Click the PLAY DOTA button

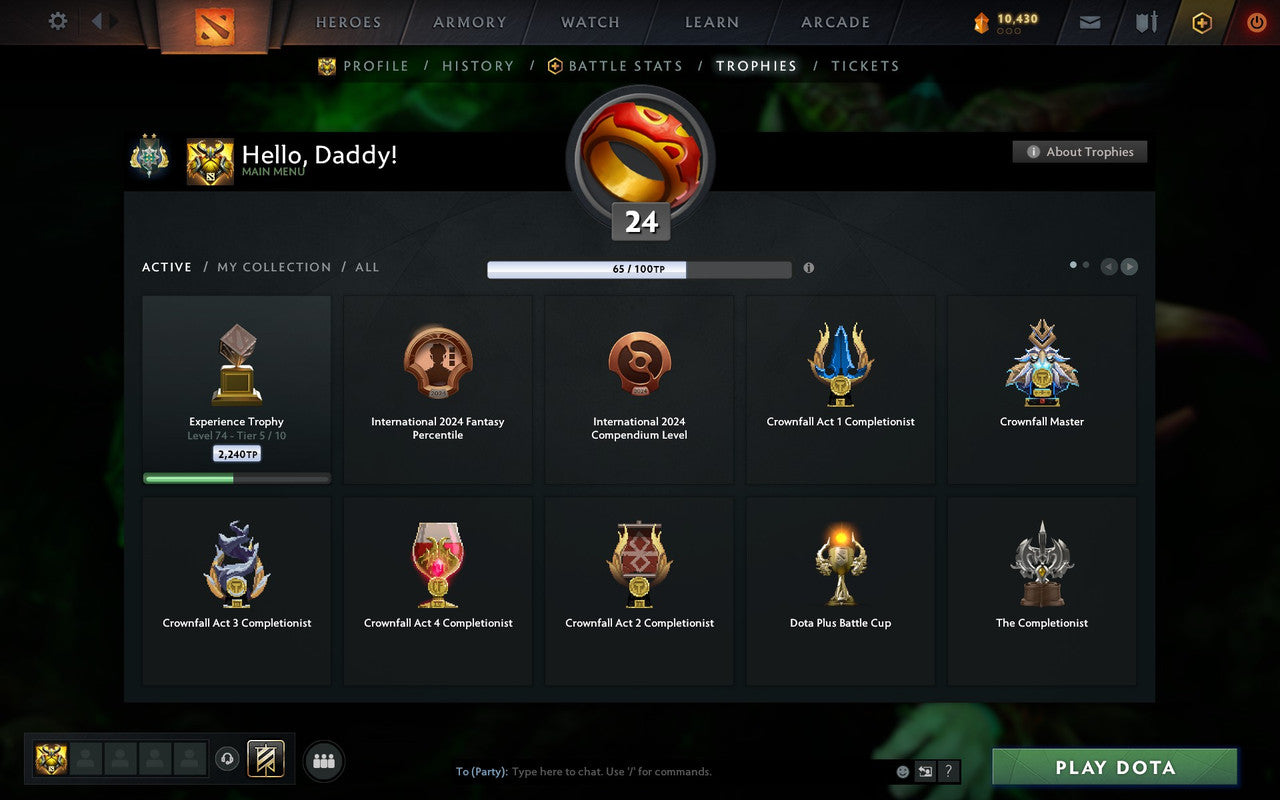pyautogui.click(x=1114, y=767)
